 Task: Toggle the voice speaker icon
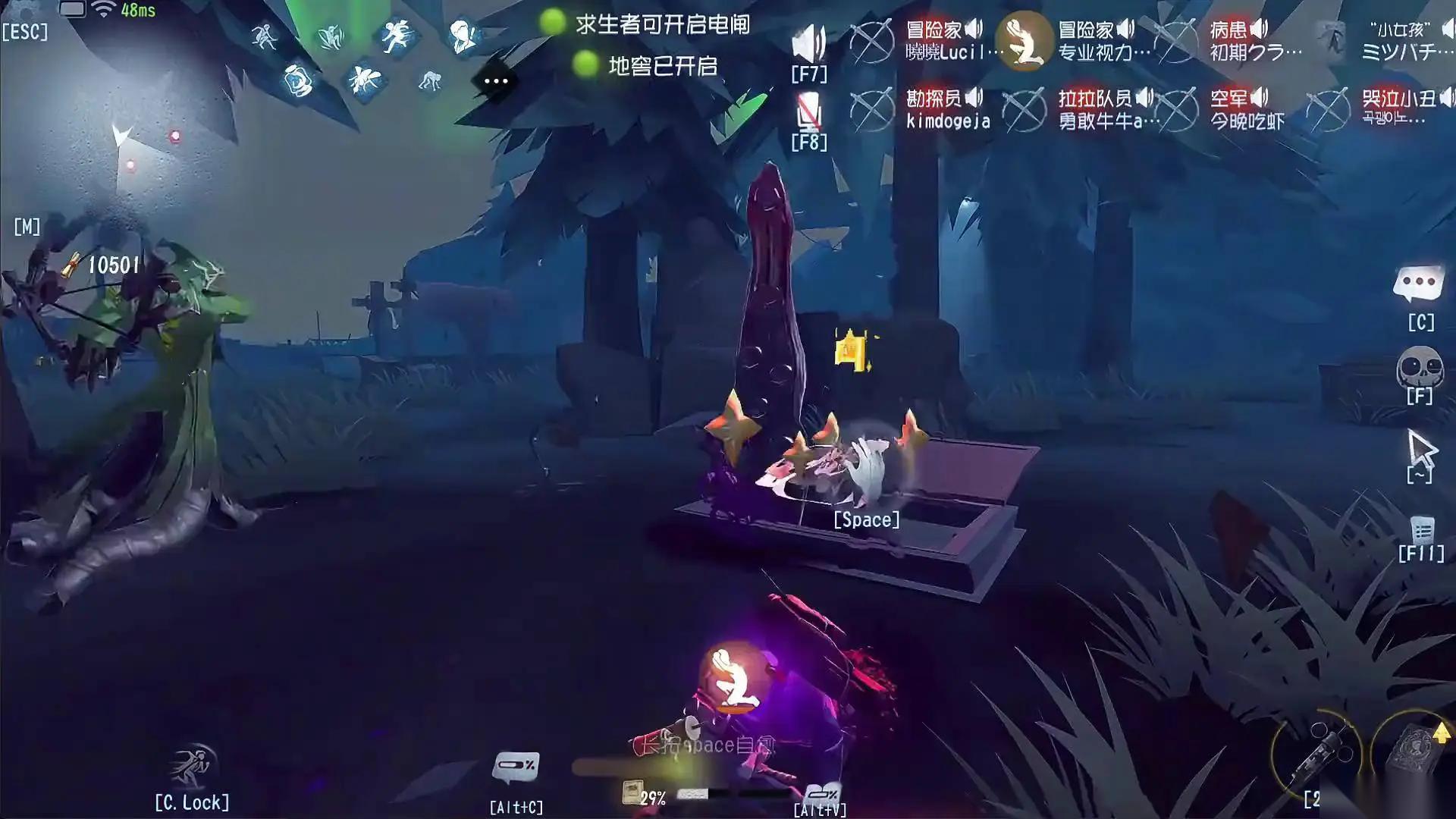pyautogui.click(x=808, y=43)
